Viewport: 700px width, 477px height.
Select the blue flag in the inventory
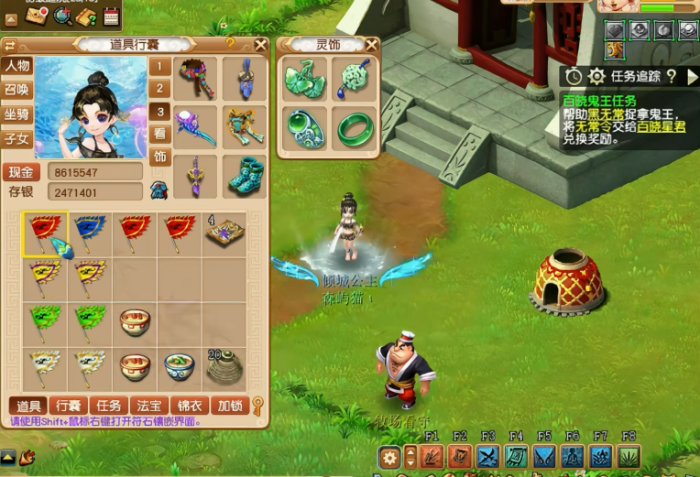(x=89, y=233)
